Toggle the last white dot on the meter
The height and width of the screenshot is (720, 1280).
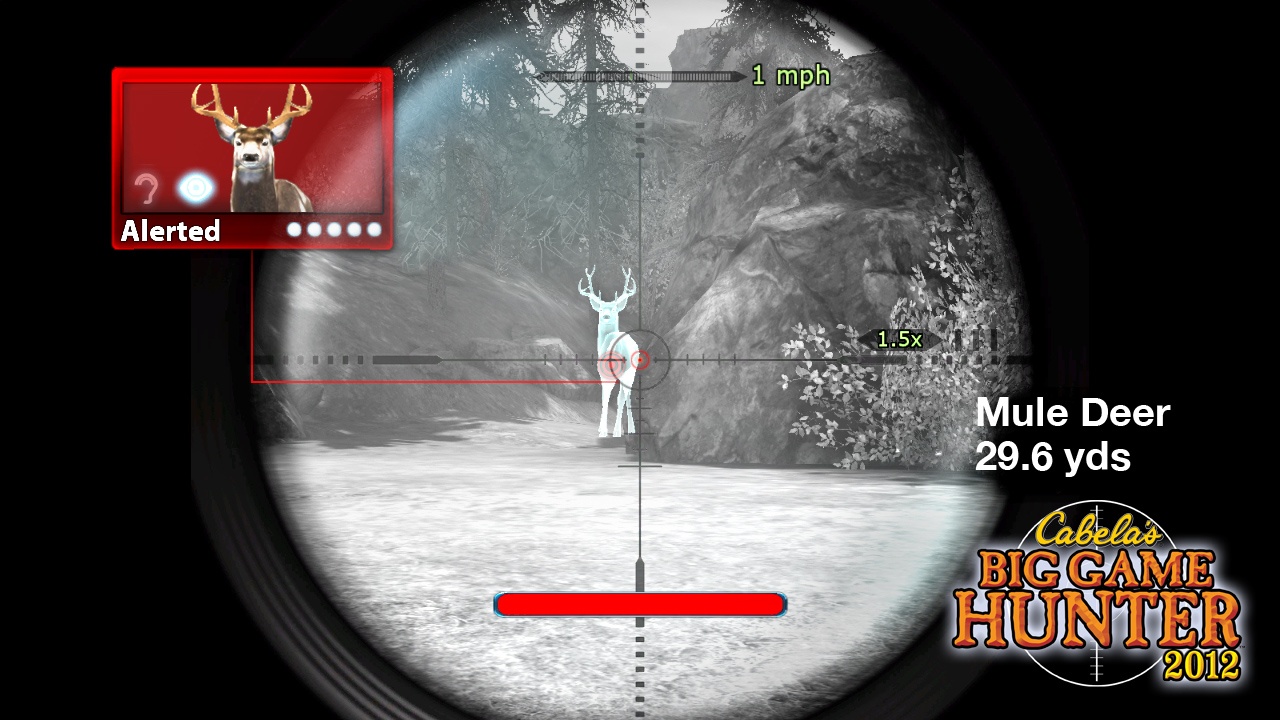[x=374, y=231]
